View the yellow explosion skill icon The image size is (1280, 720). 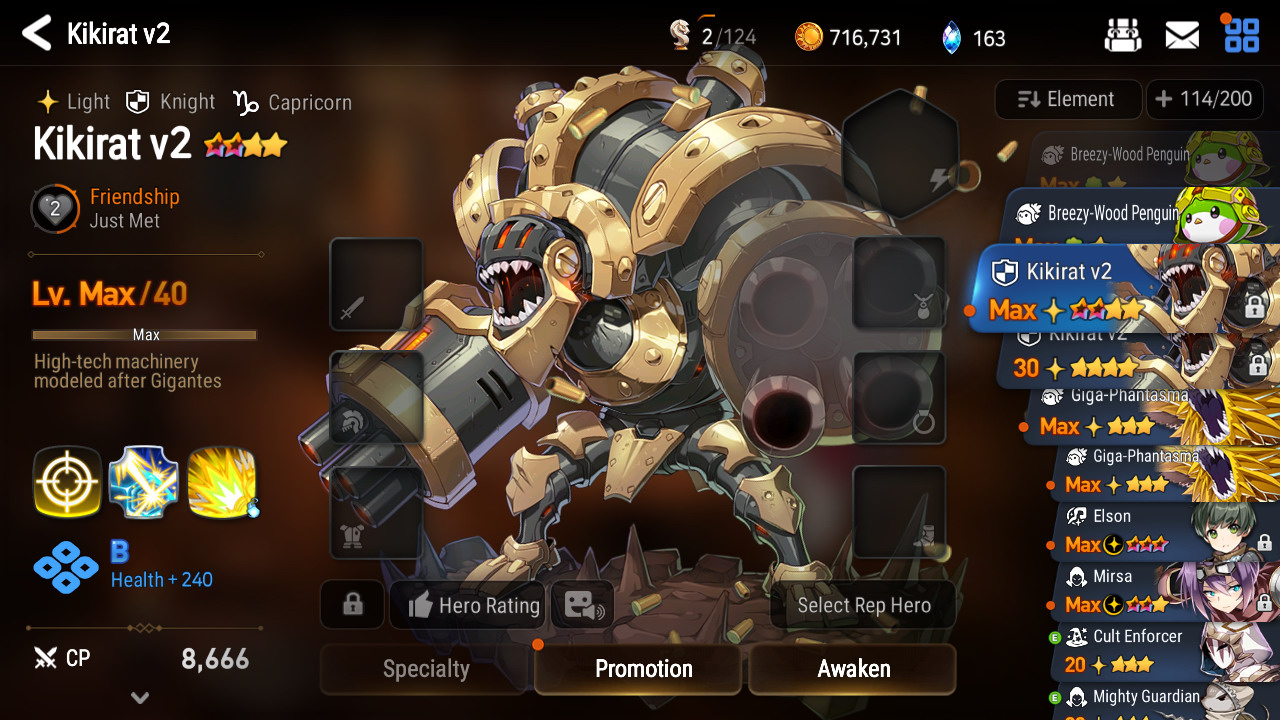pos(222,482)
